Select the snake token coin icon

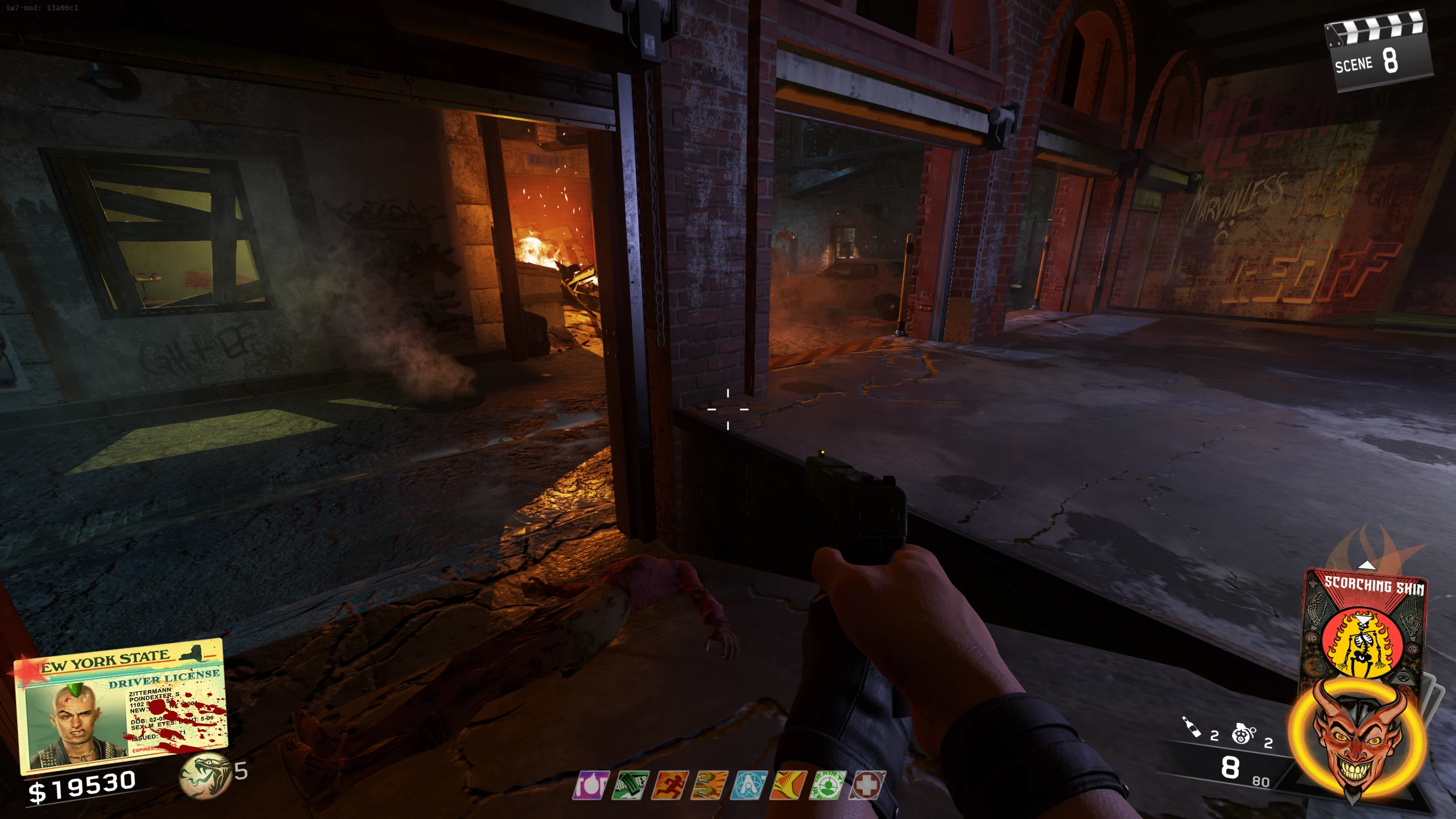coord(204,775)
